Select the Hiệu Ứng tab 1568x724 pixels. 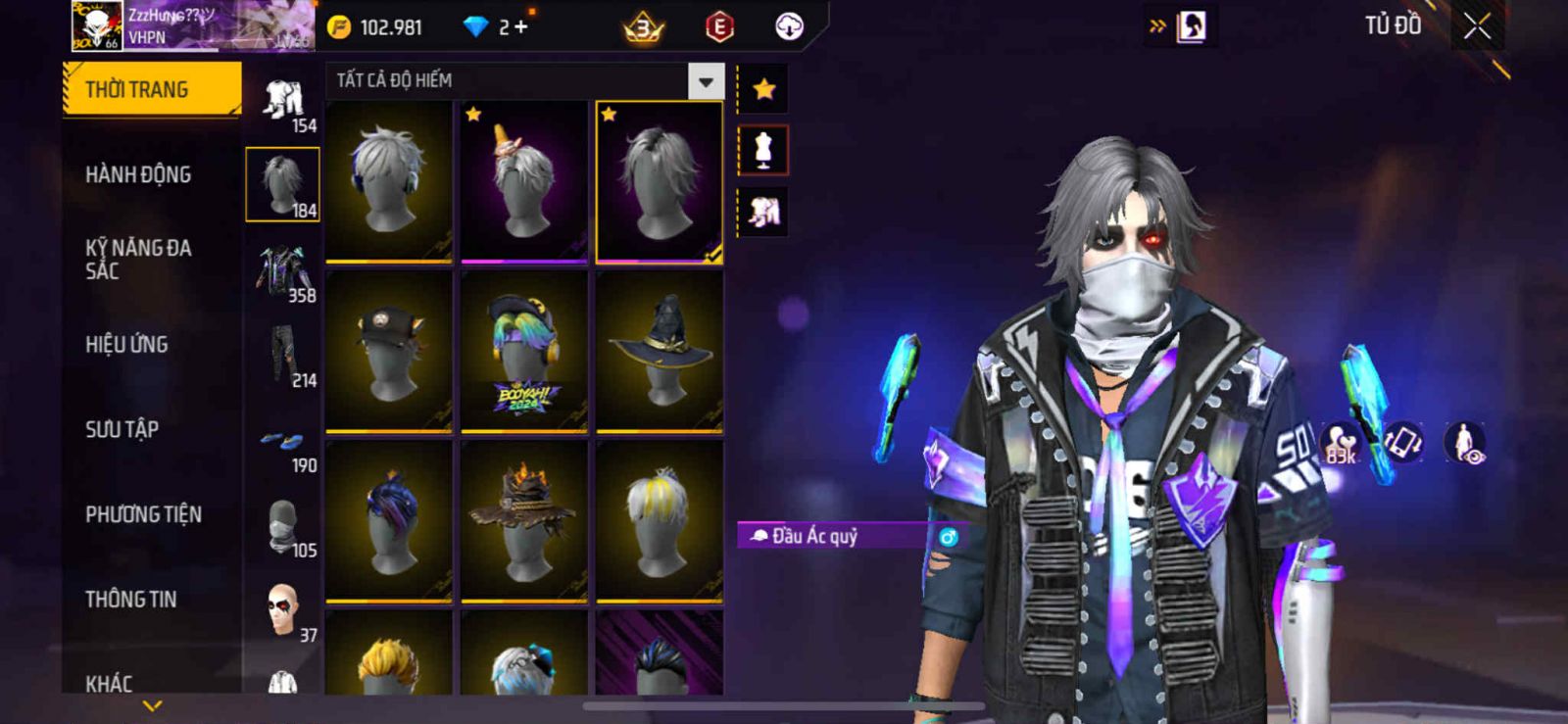point(126,345)
